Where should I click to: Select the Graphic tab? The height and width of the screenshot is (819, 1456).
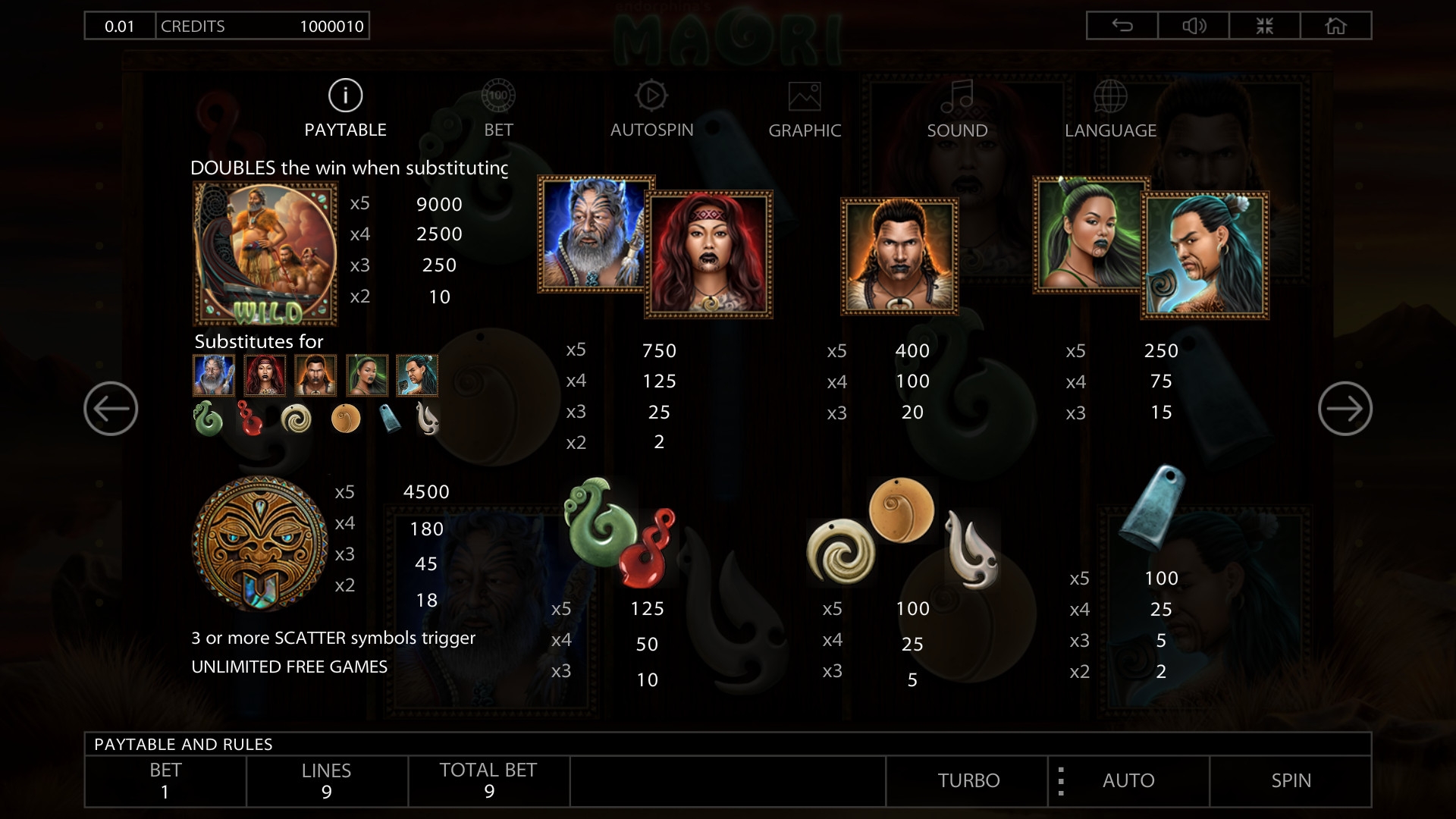click(805, 109)
